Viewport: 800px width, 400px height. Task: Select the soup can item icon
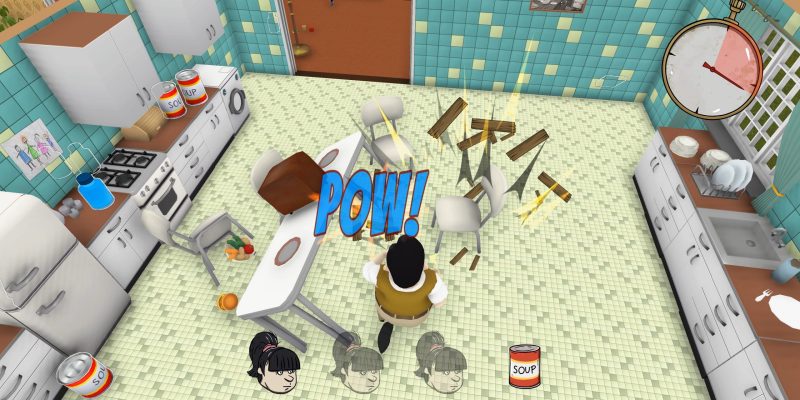(x=524, y=367)
